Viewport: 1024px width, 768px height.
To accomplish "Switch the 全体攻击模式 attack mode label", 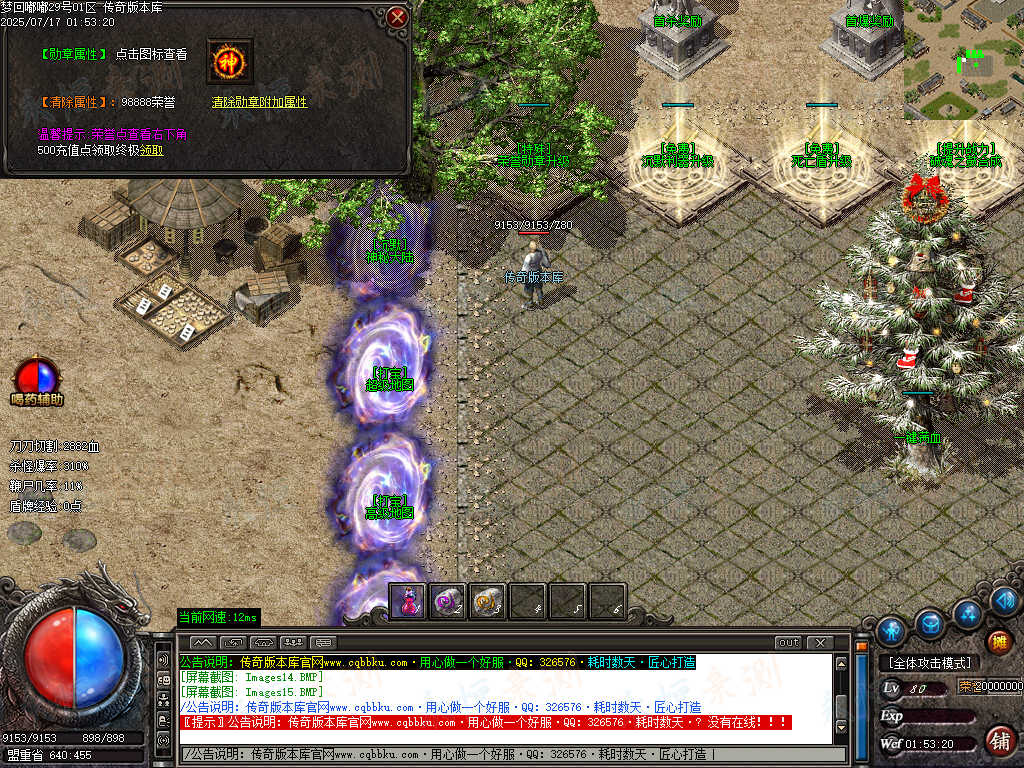I will (x=930, y=663).
